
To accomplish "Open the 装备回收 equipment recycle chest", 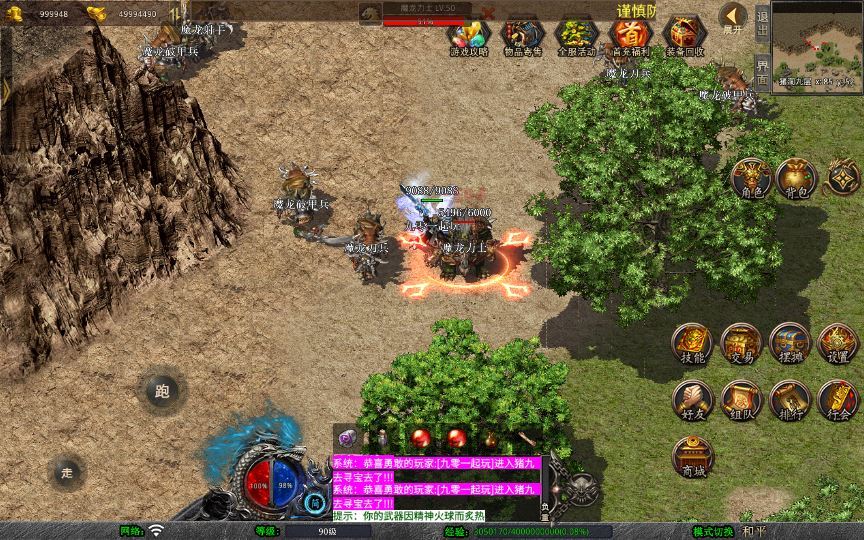I will [684, 36].
